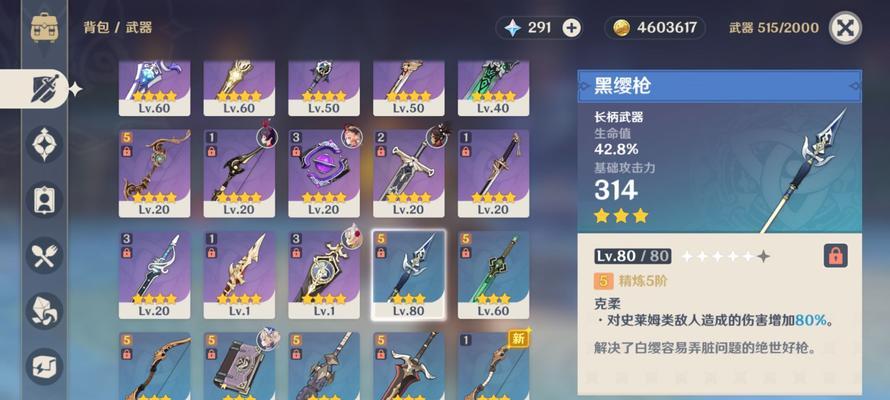Select the bow marked with the 新 badge

(x=494, y=367)
